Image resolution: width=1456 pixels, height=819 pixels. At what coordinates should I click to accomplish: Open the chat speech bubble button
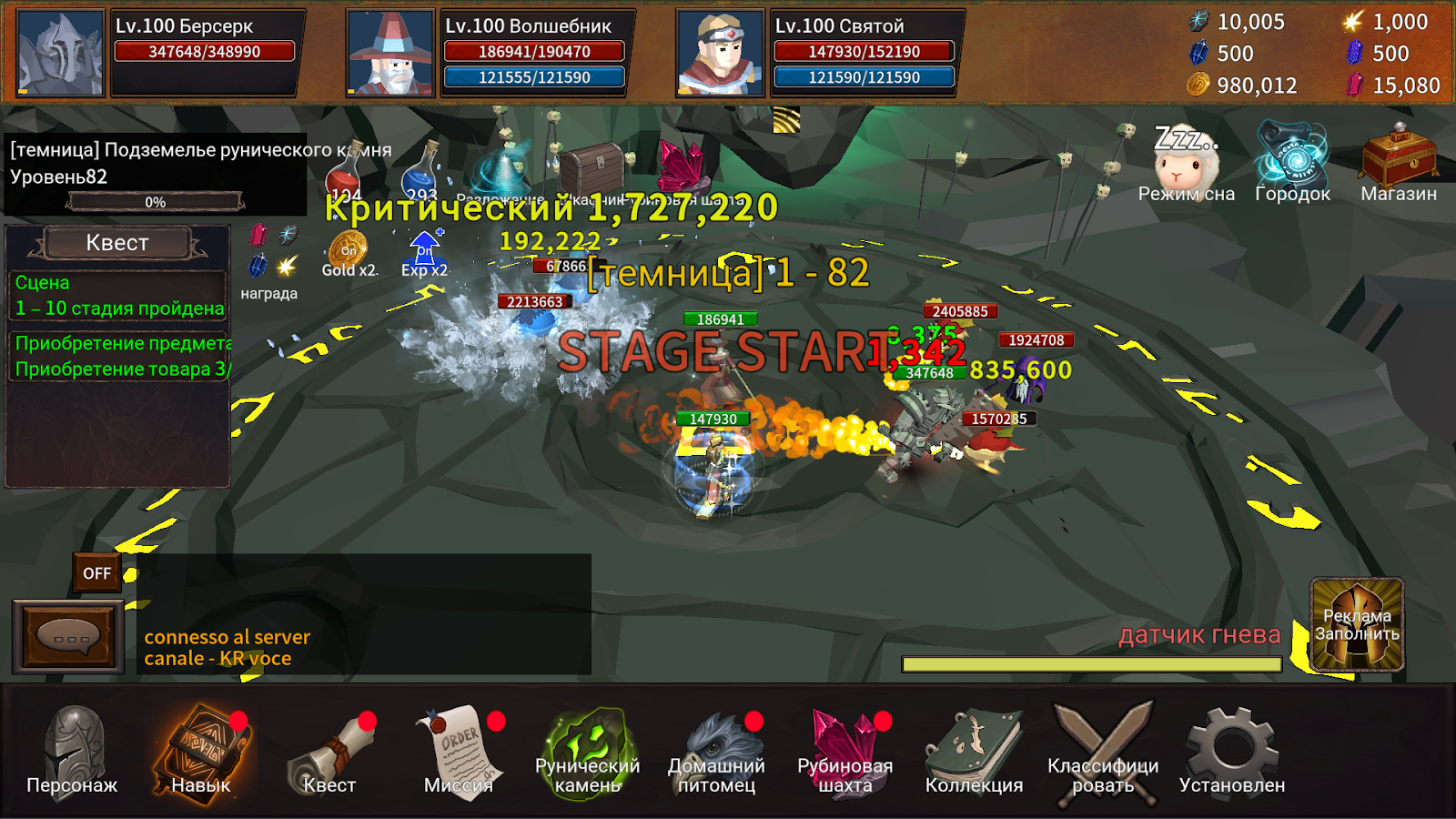[x=68, y=637]
